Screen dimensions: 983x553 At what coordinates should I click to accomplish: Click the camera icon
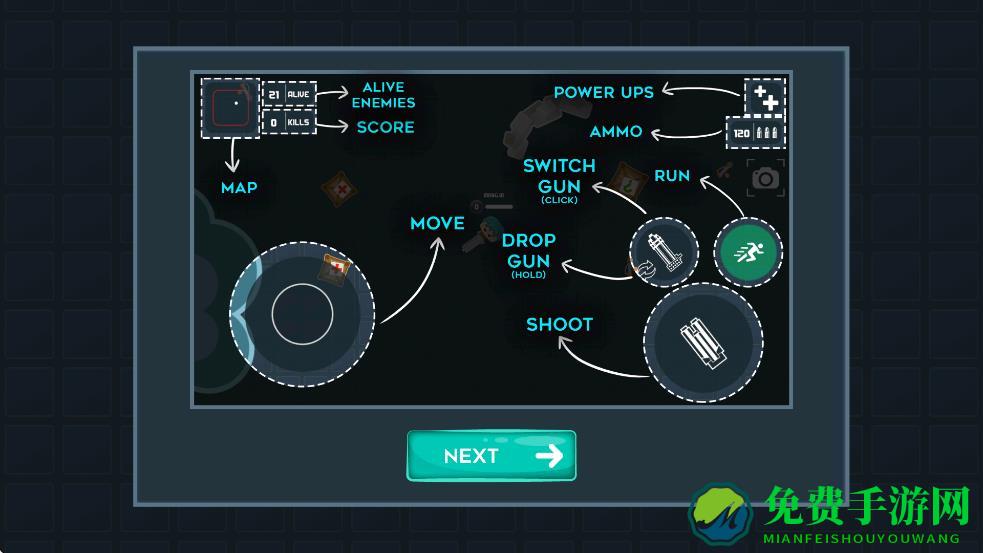point(766,178)
